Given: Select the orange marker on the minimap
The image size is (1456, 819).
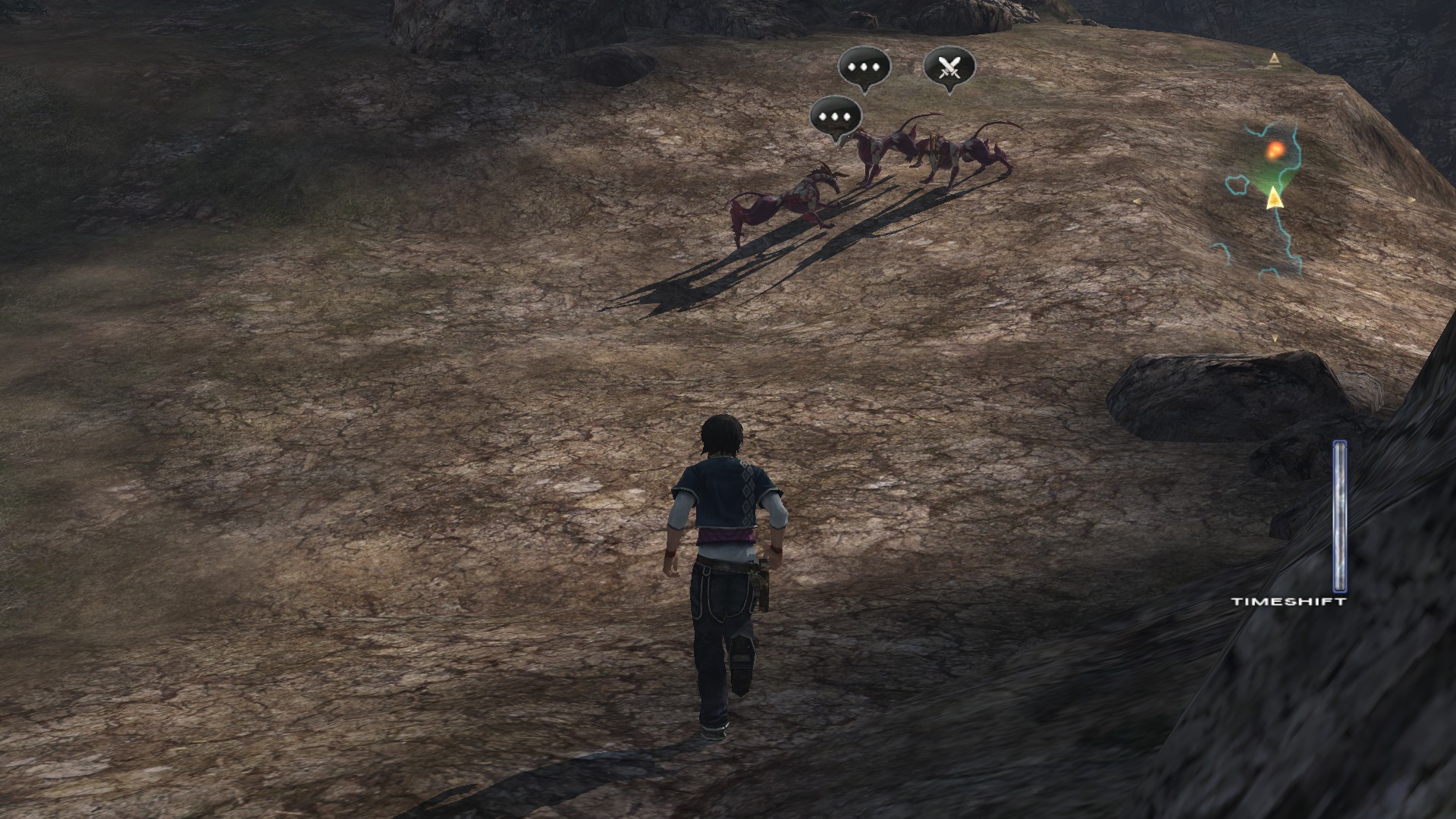Looking at the screenshot, I should click(1276, 150).
